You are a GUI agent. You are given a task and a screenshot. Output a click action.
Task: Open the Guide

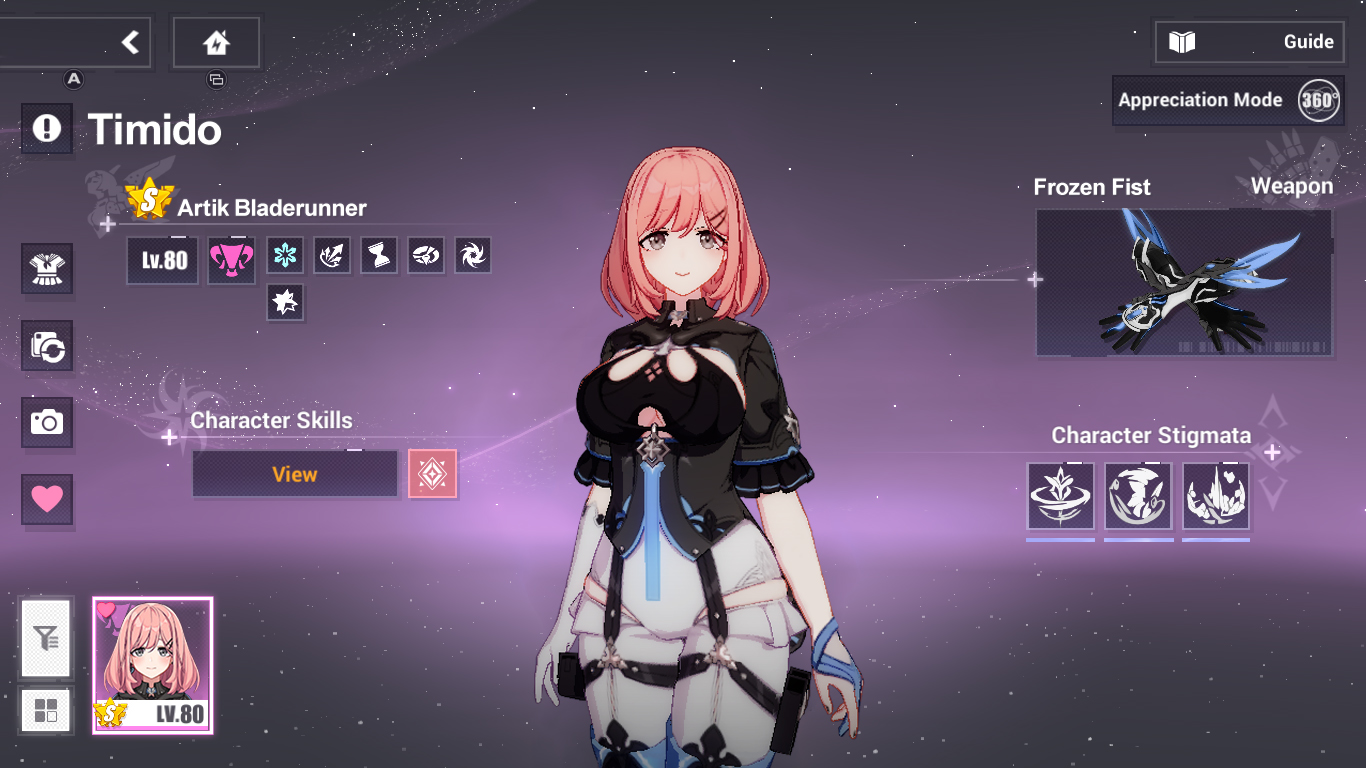click(1249, 41)
